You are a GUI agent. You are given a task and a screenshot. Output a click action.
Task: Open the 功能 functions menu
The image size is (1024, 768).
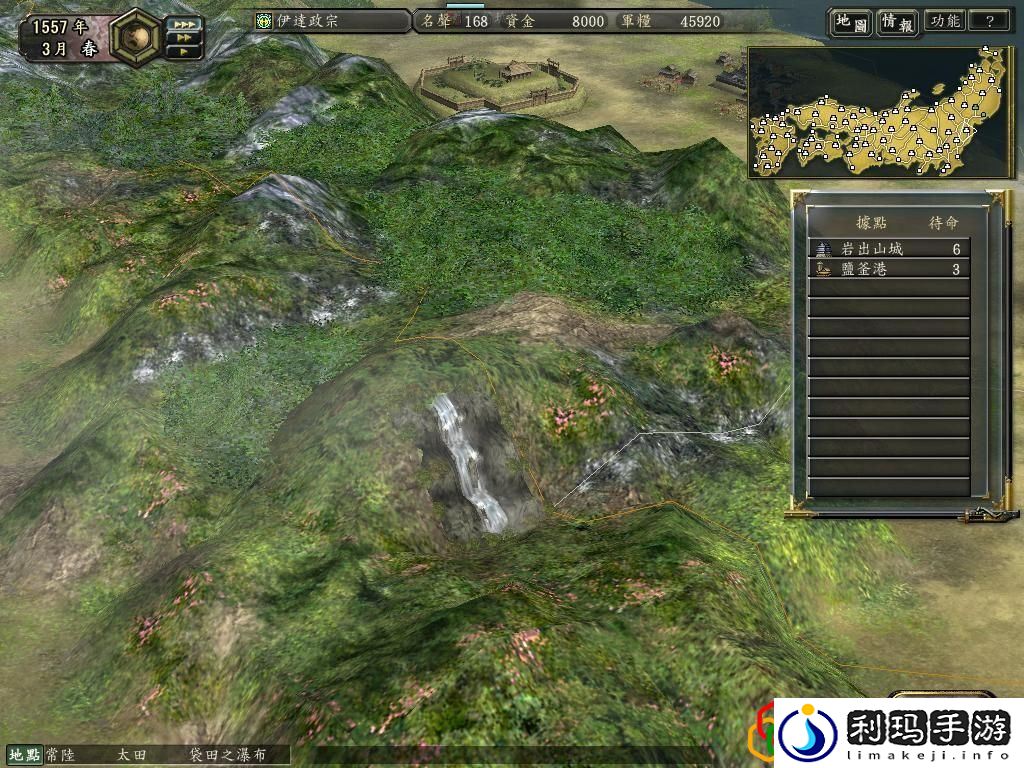(x=944, y=21)
